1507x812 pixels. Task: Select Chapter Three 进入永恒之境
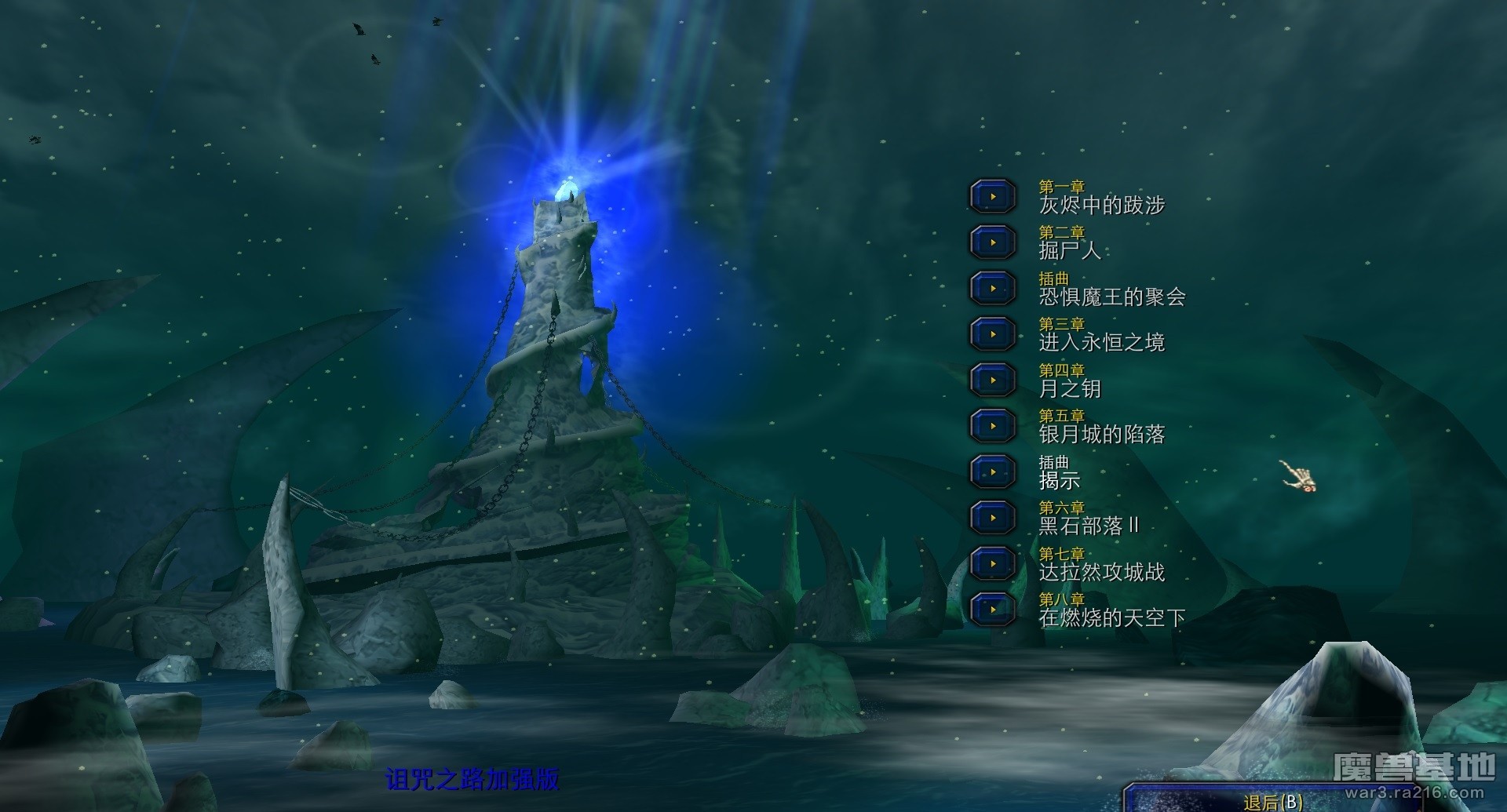[993, 334]
